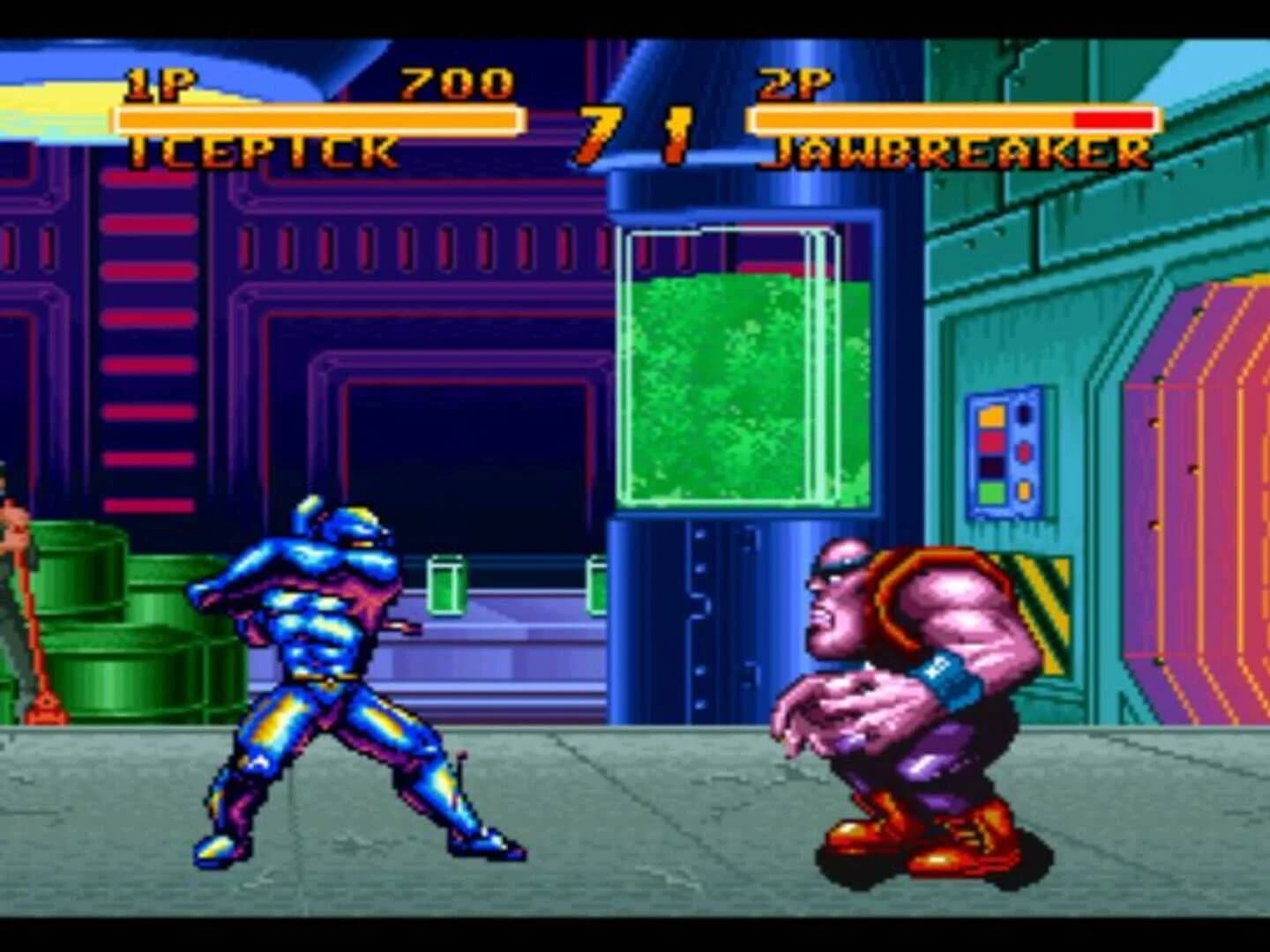Toggle the small orange light on the keypad
Screen dimensions: 1270x952
tap(1024, 490)
